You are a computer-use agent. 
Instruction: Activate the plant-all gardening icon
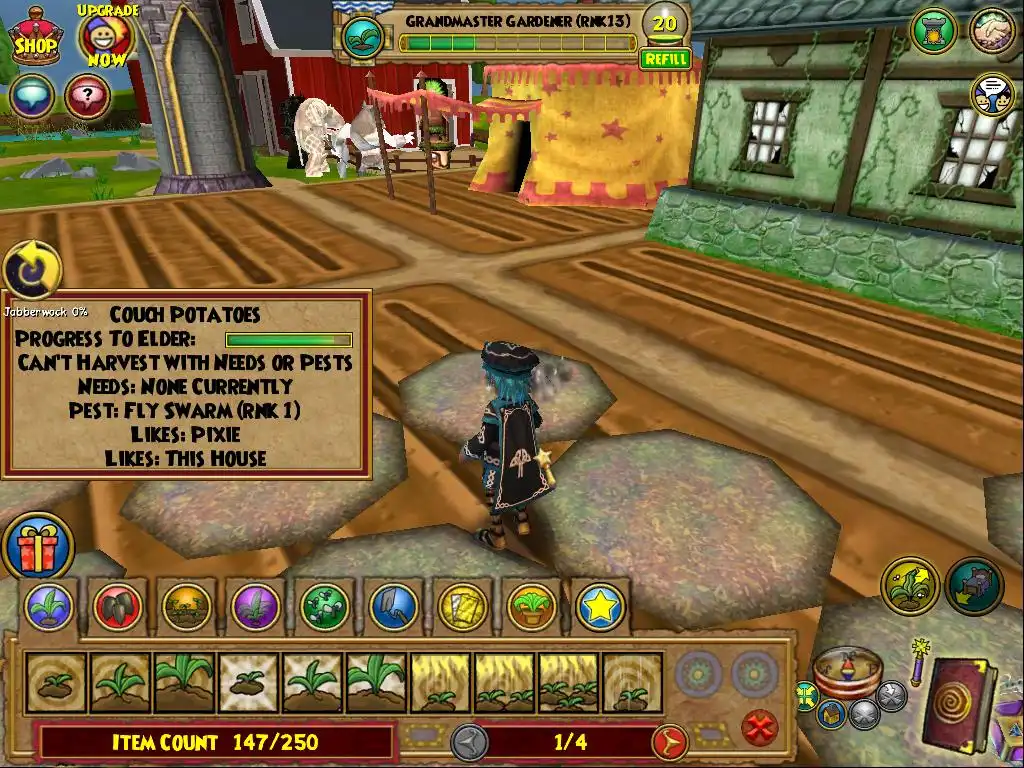point(909,585)
